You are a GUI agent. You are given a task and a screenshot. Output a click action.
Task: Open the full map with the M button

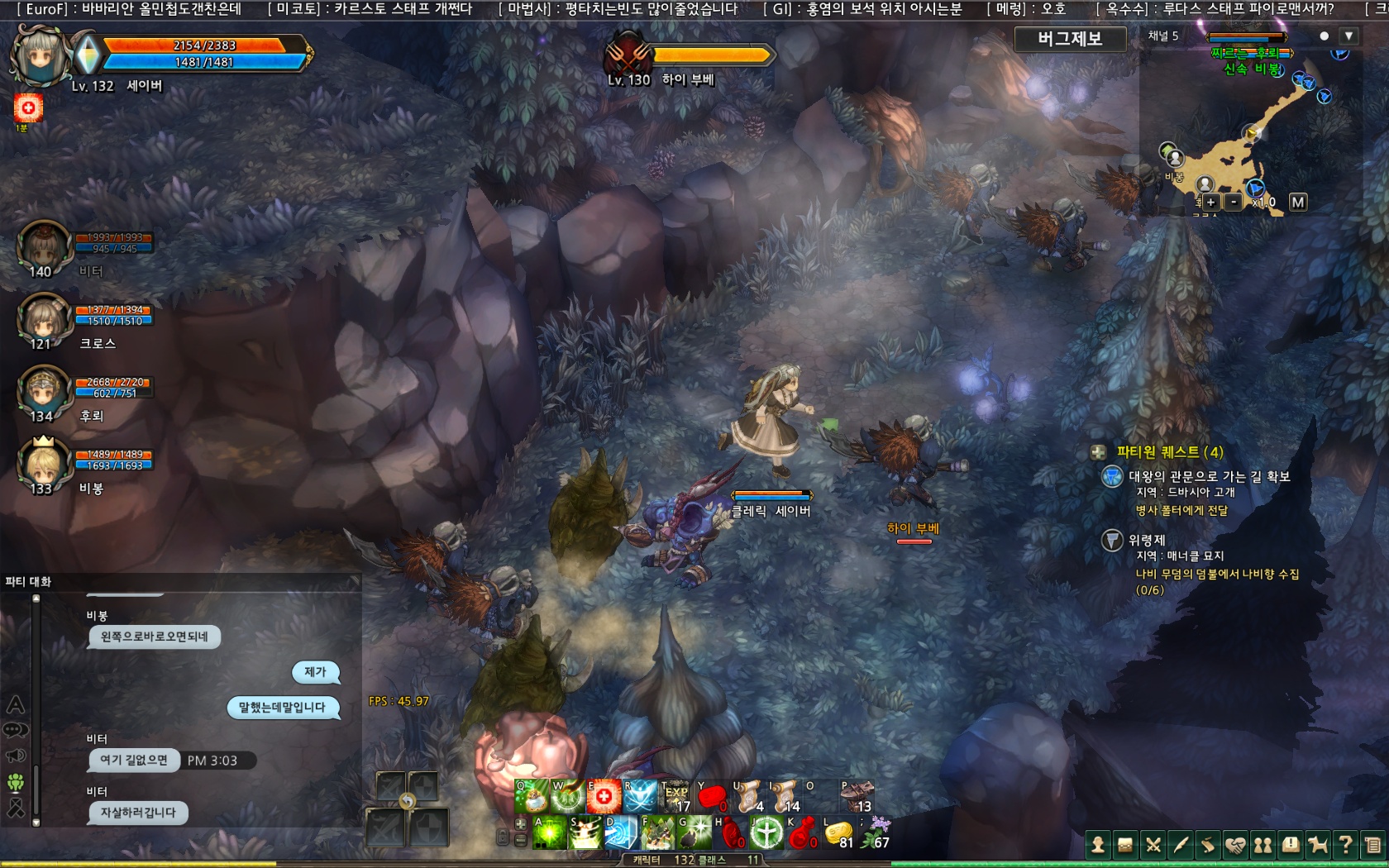[x=1298, y=202]
